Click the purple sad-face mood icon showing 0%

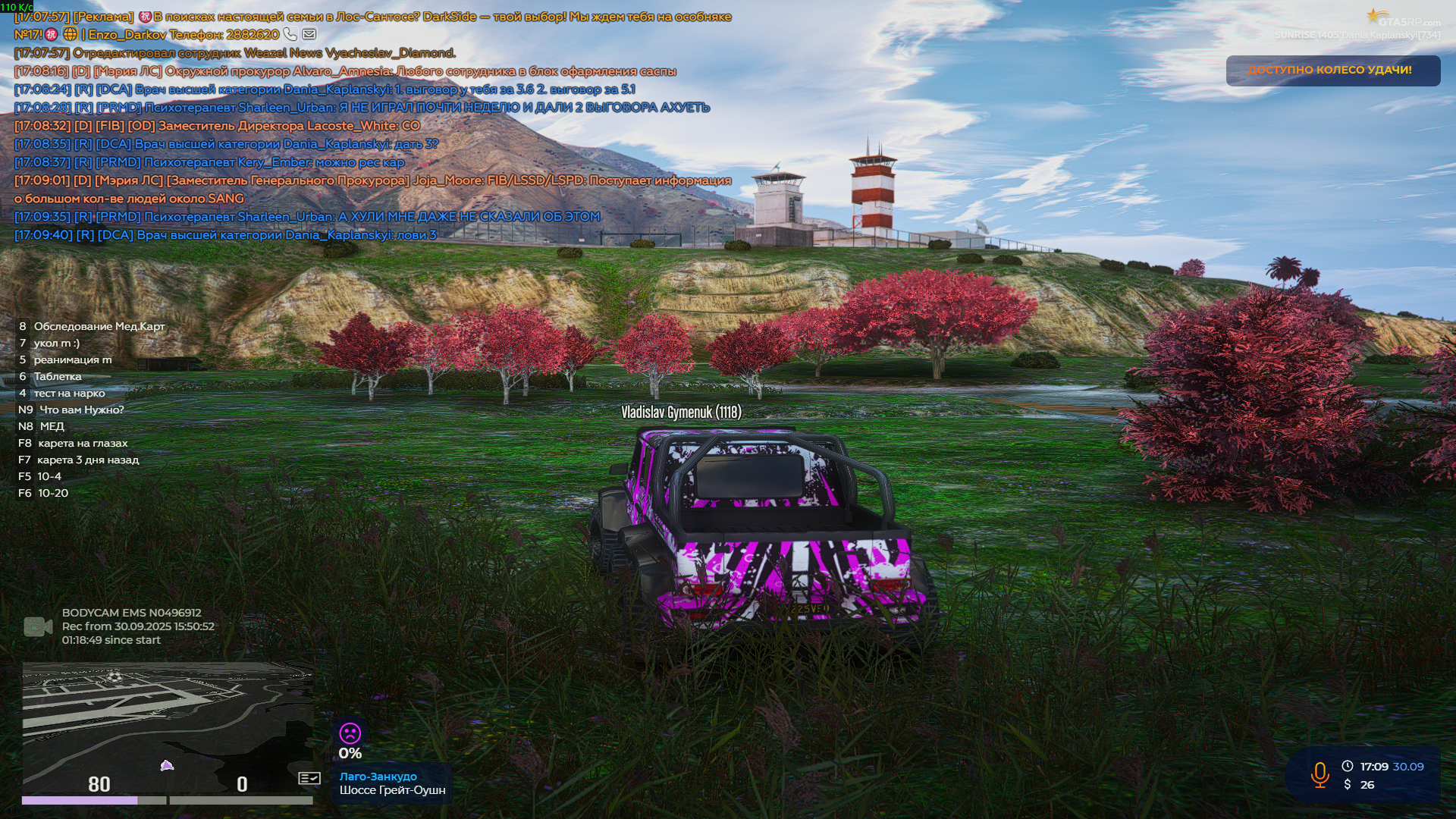click(x=350, y=734)
